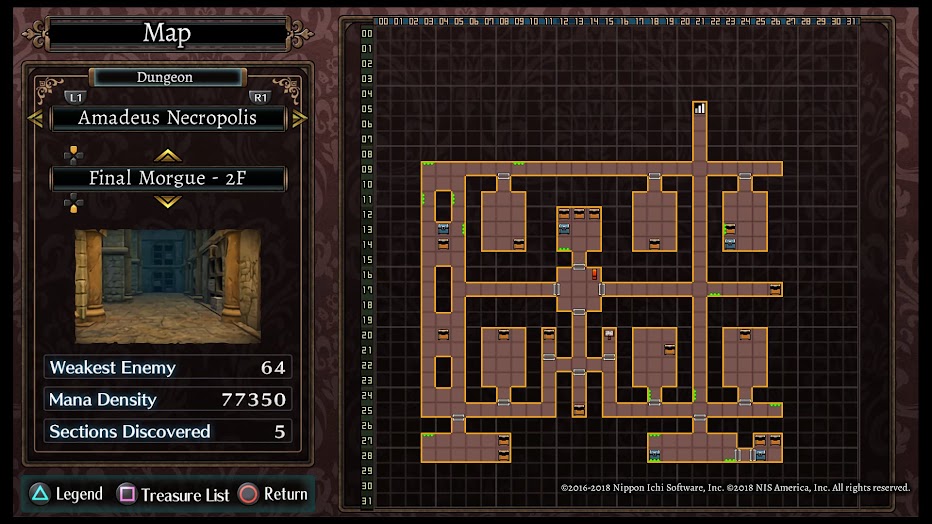This screenshot has height=524, width=932.
Task: Select the red player marker on the map
Action: (594, 273)
